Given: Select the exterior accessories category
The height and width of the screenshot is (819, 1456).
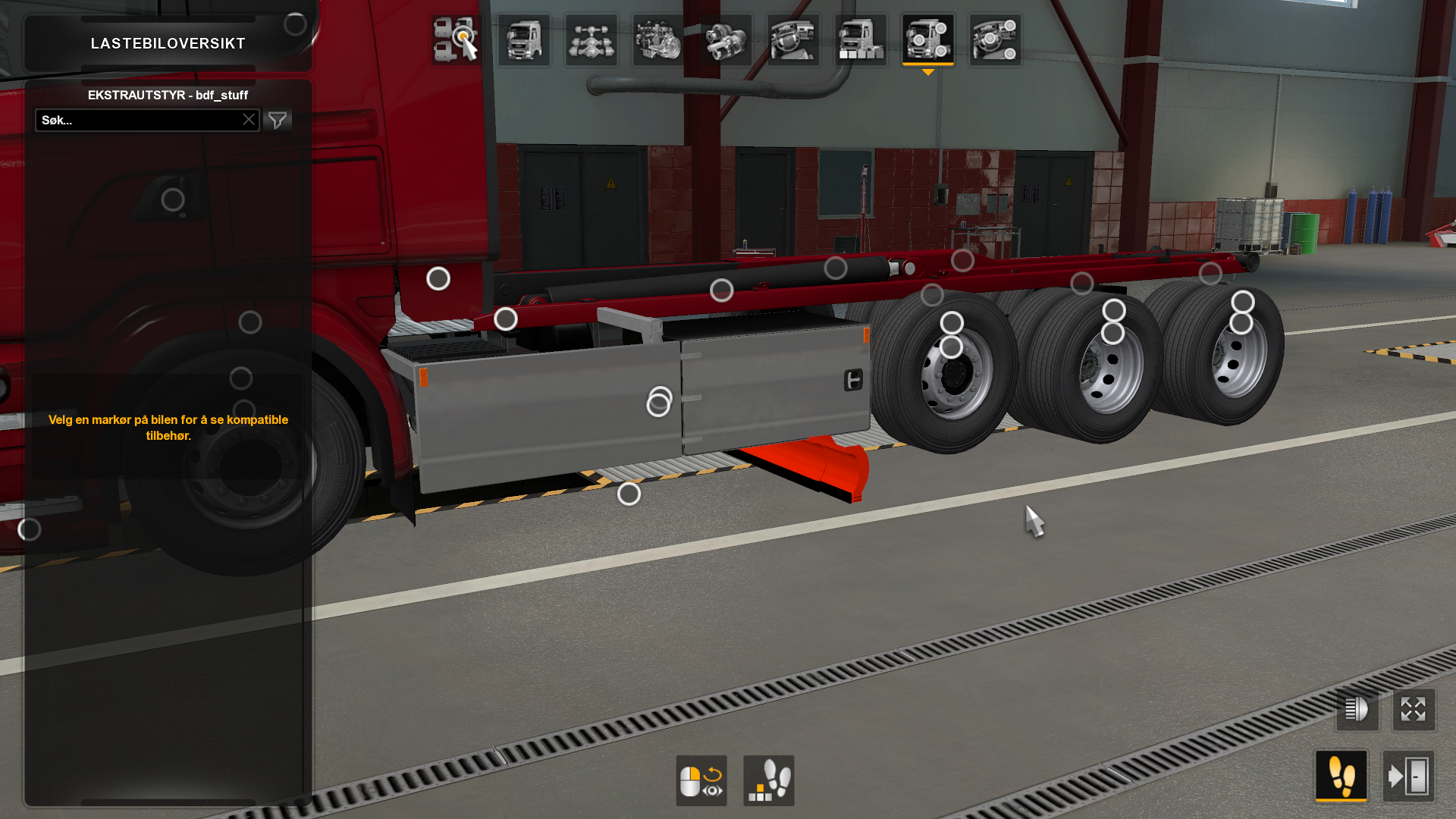Looking at the screenshot, I should pos(927,39).
